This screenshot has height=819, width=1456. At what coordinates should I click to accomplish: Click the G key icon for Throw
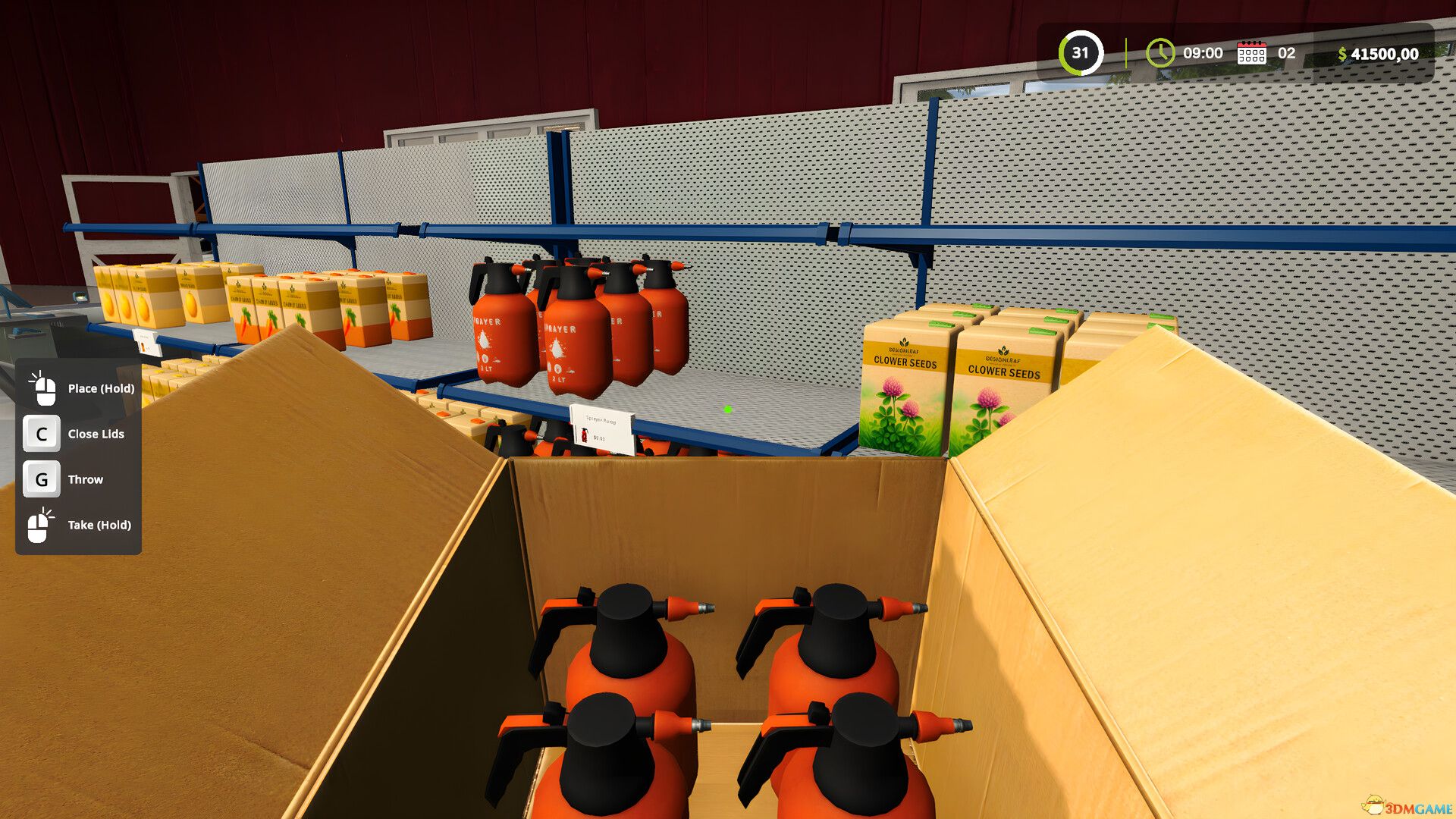42,479
